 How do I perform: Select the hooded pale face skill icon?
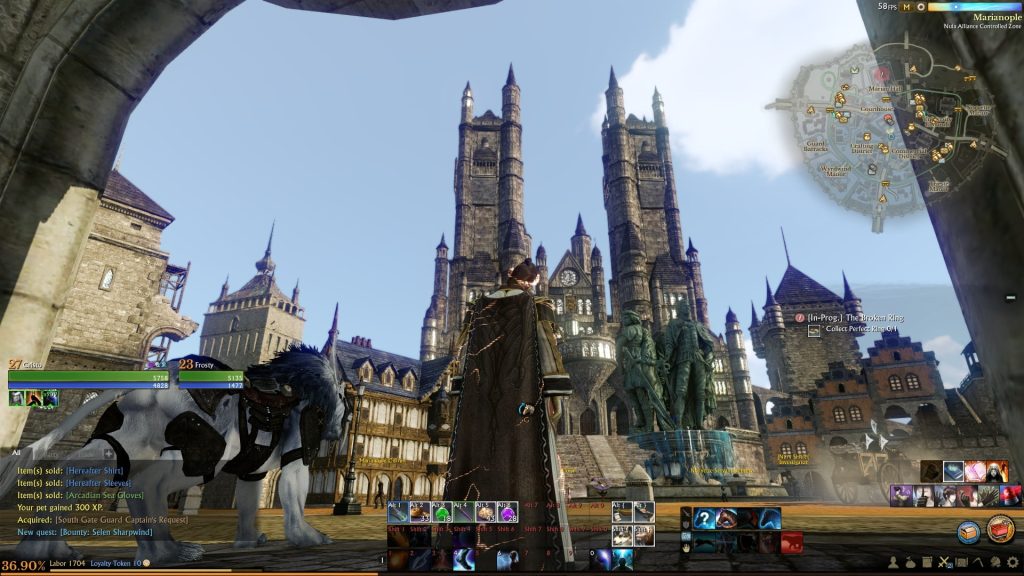(x=996, y=471)
